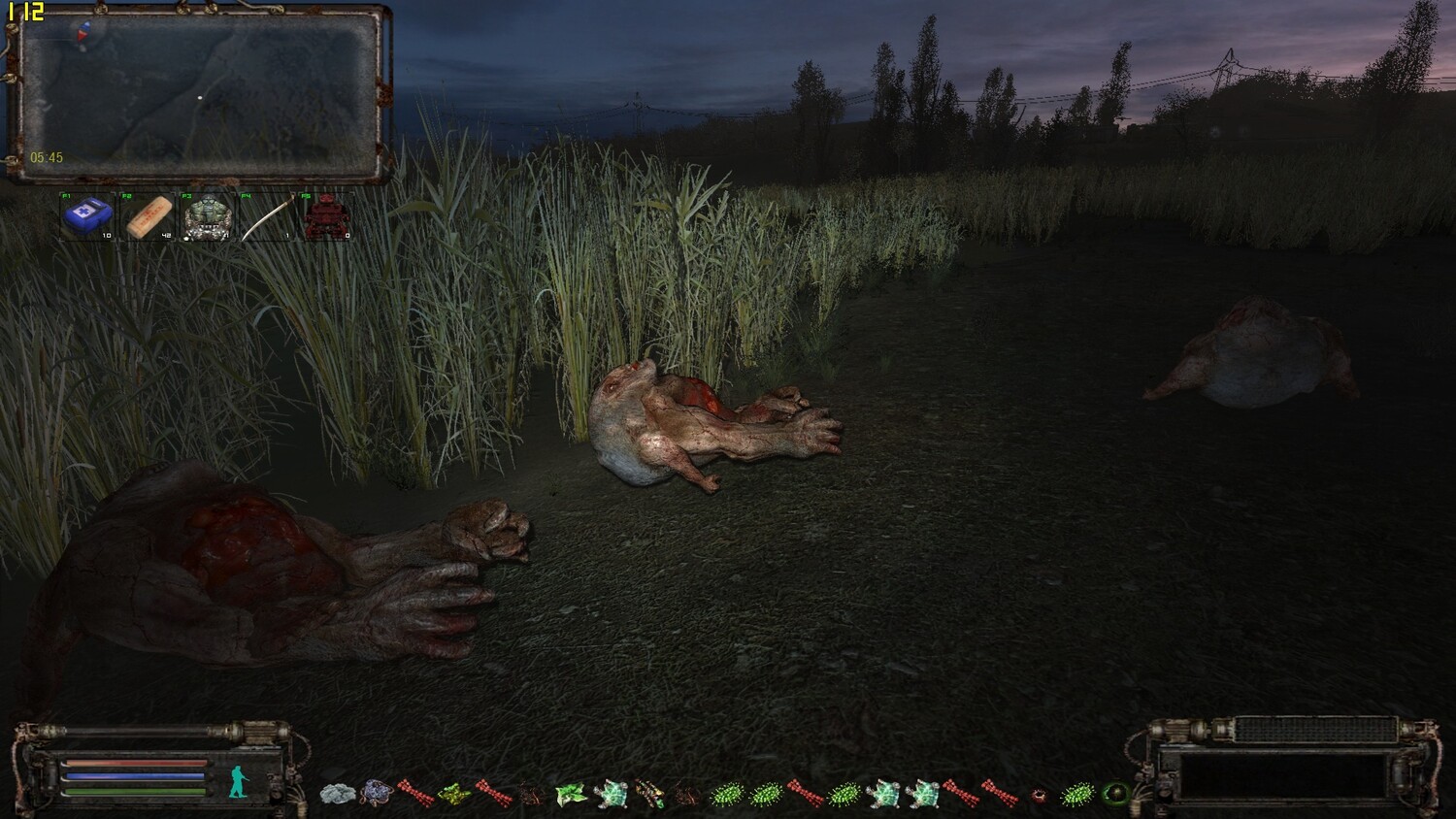This screenshot has height=819, width=1456.
Task: Select the blue wire-wrapped crystal artifact
Action: coord(377,795)
